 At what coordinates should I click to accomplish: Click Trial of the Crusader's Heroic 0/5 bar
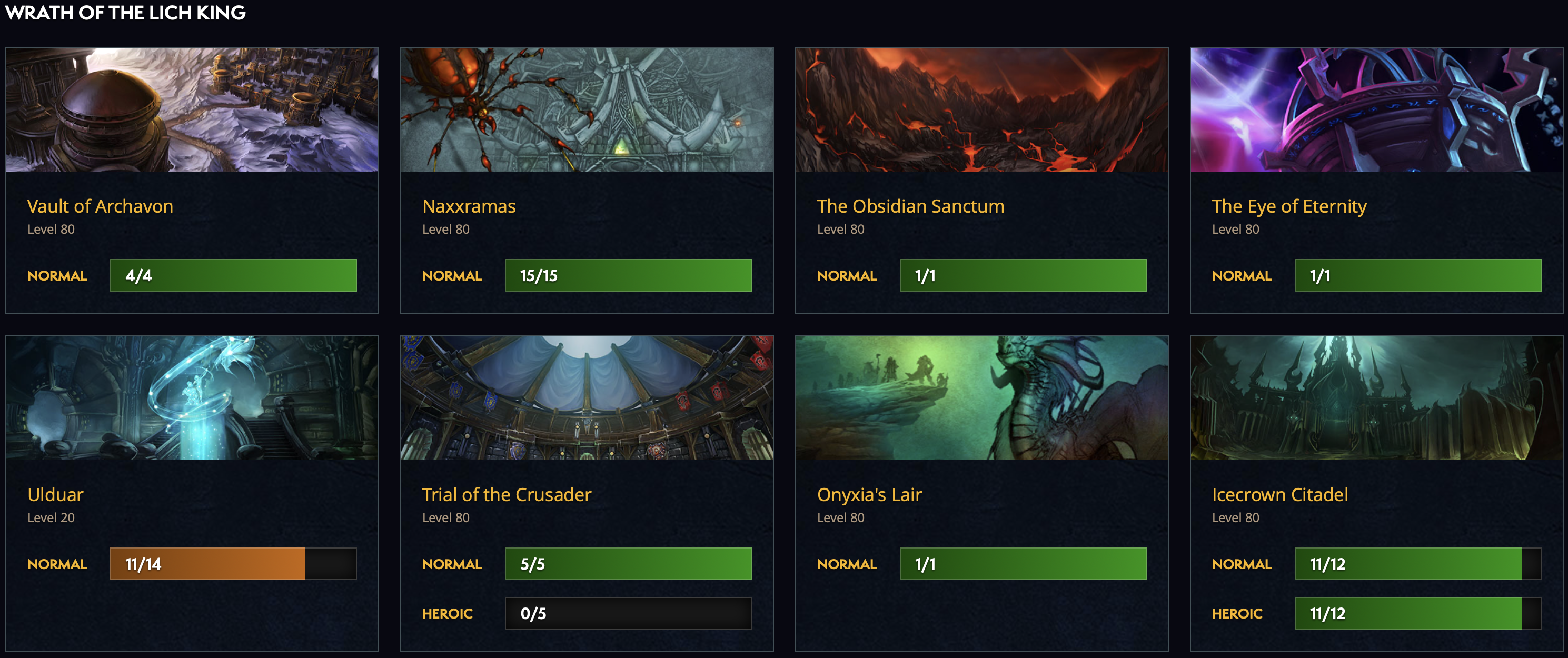[x=628, y=613]
